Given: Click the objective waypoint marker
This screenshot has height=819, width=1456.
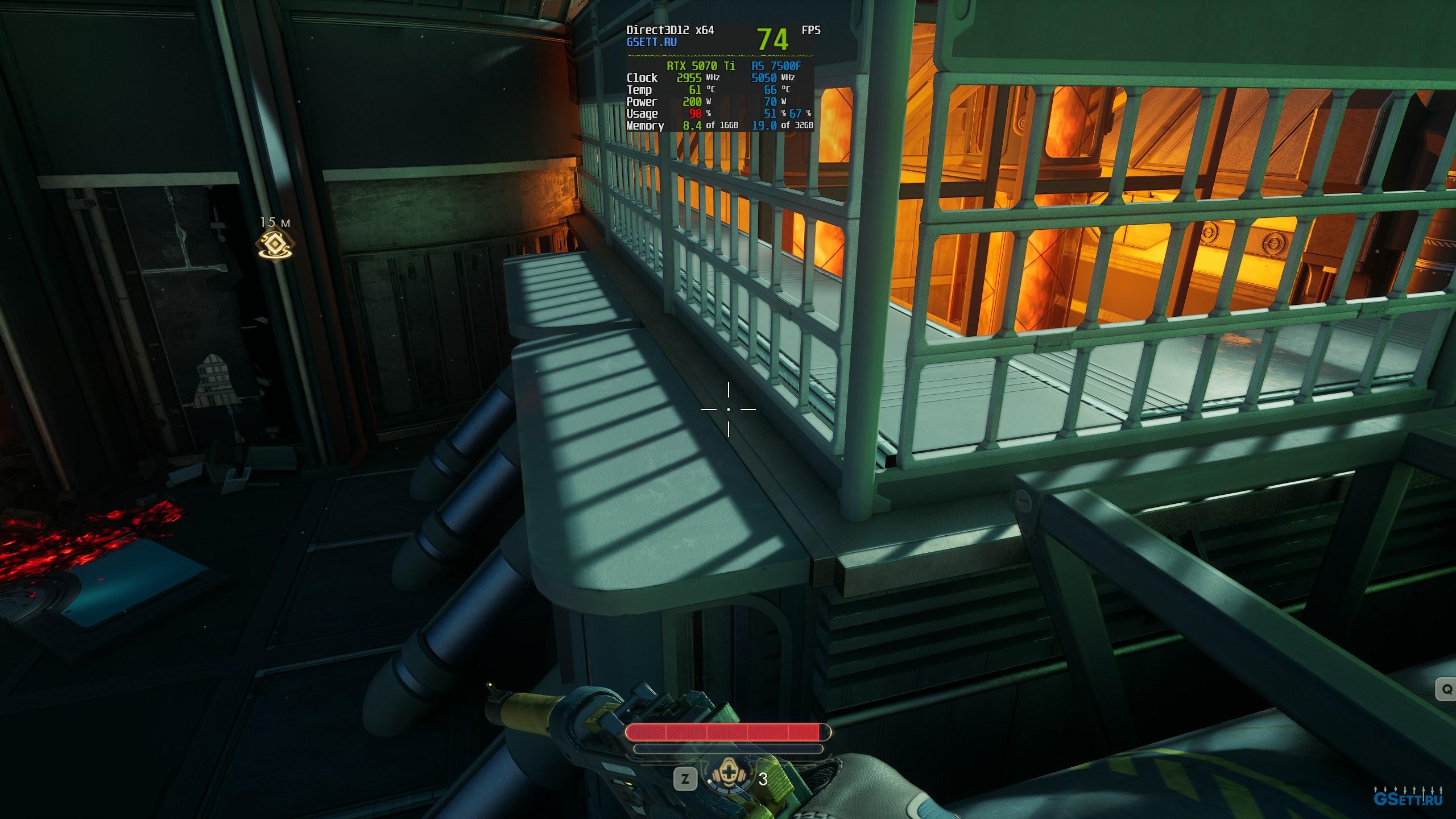Looking at the screenshot, I should [274, 245].
